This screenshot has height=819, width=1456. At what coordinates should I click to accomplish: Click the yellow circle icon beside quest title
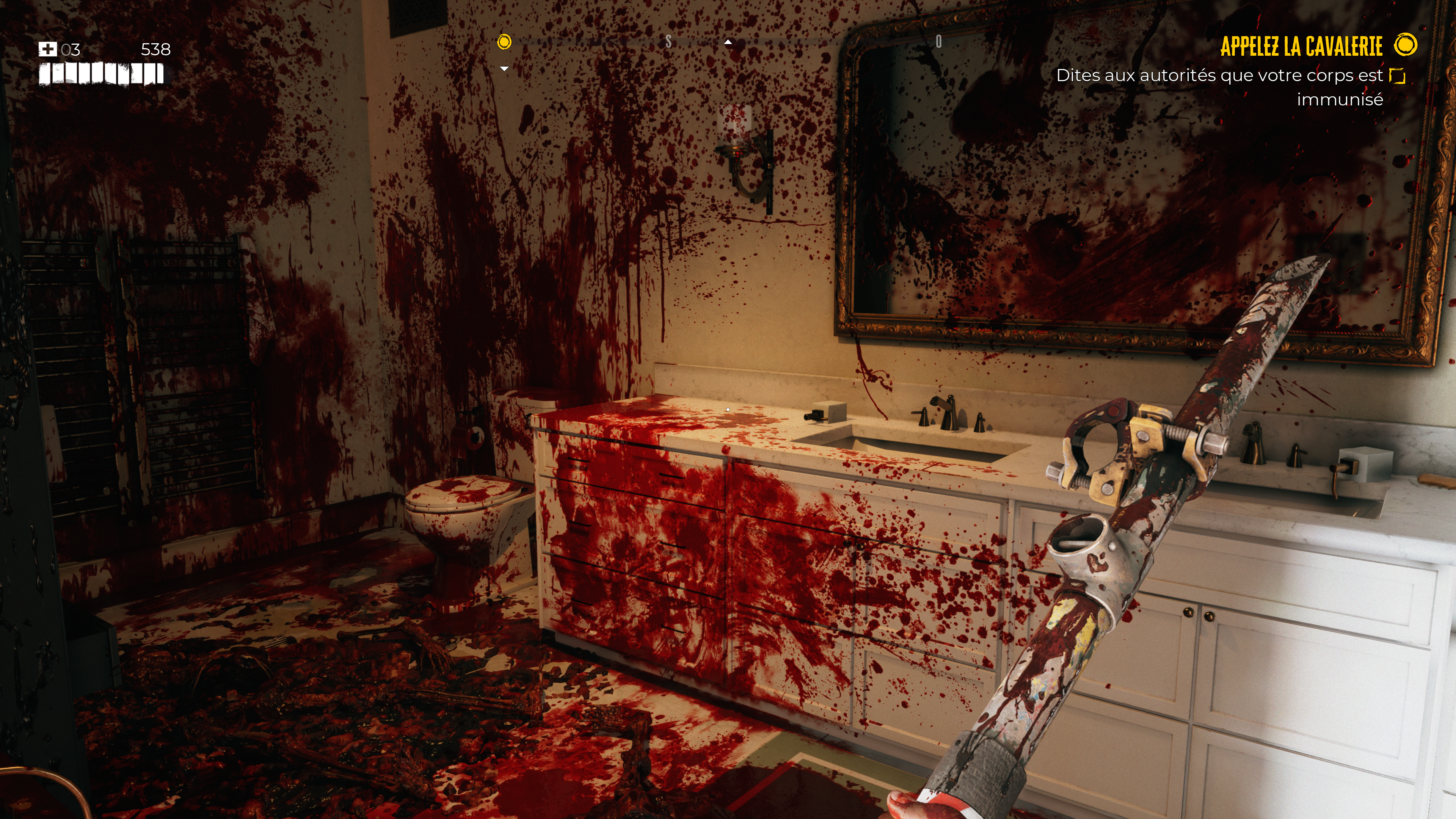click(x=1406, y=45)
